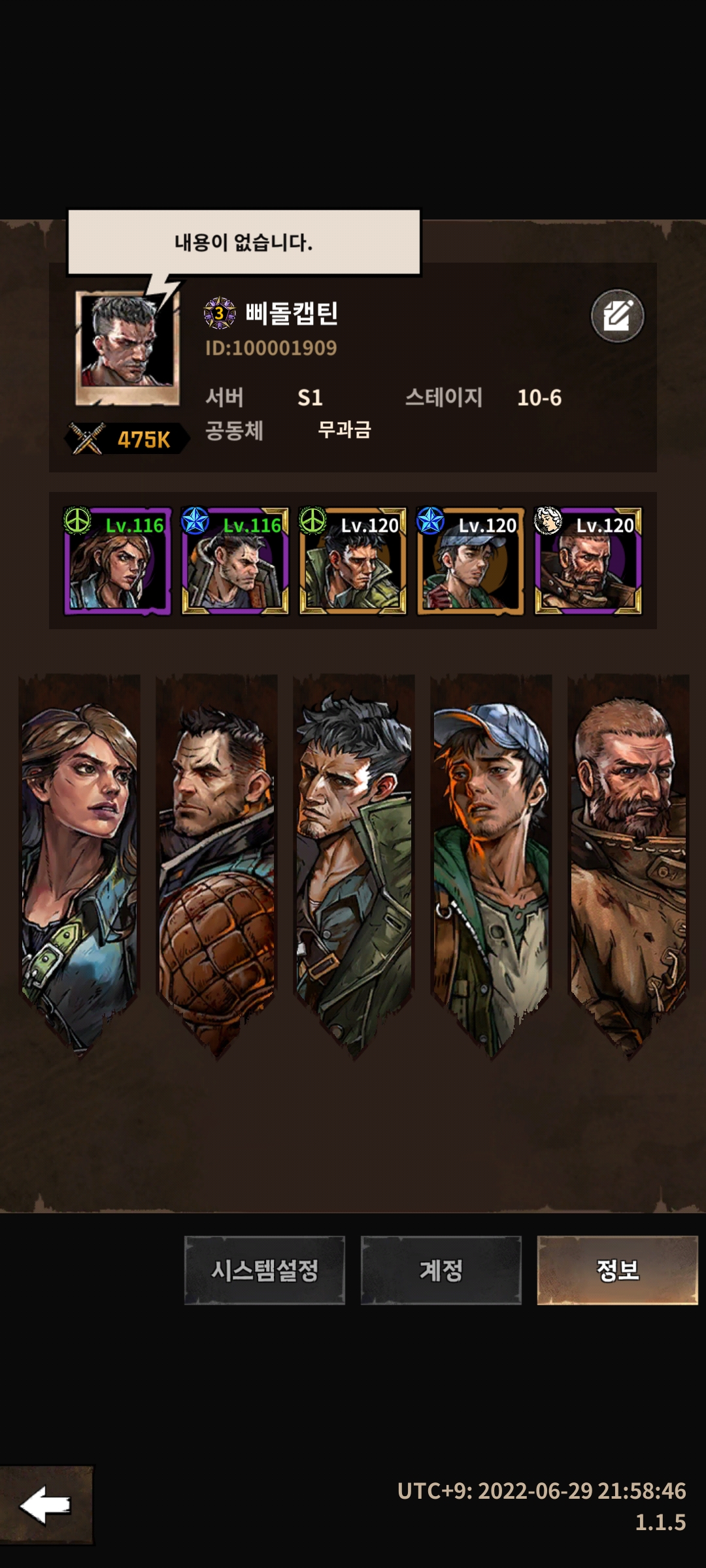
Task: Switch to the 계정 tab
Action: point(441,1270)
